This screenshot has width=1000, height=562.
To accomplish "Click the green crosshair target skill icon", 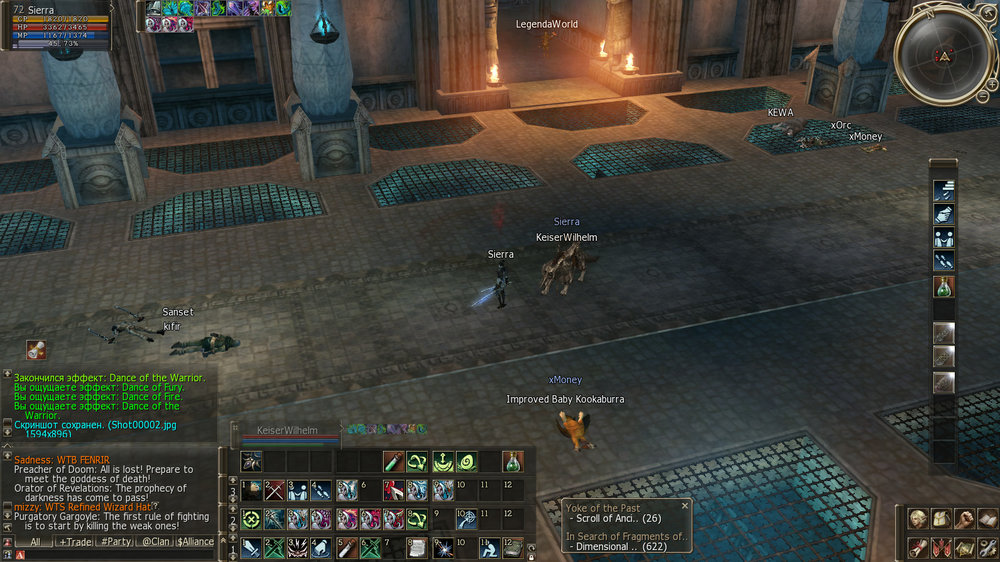I will (249, 519).
